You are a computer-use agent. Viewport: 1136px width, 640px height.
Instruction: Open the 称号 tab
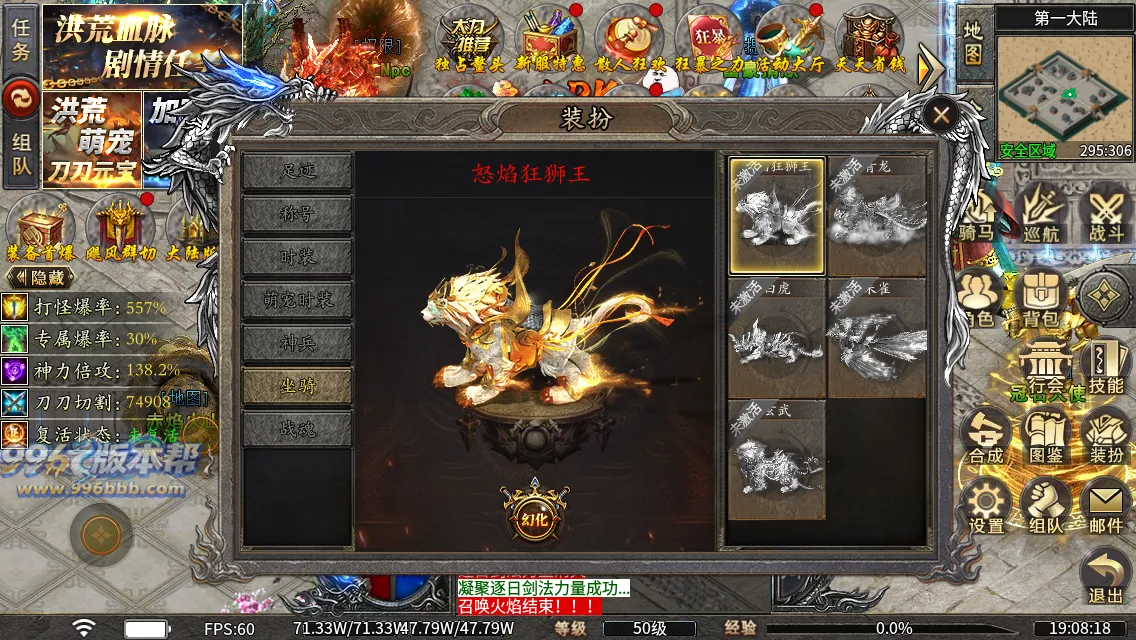point(297,214)
